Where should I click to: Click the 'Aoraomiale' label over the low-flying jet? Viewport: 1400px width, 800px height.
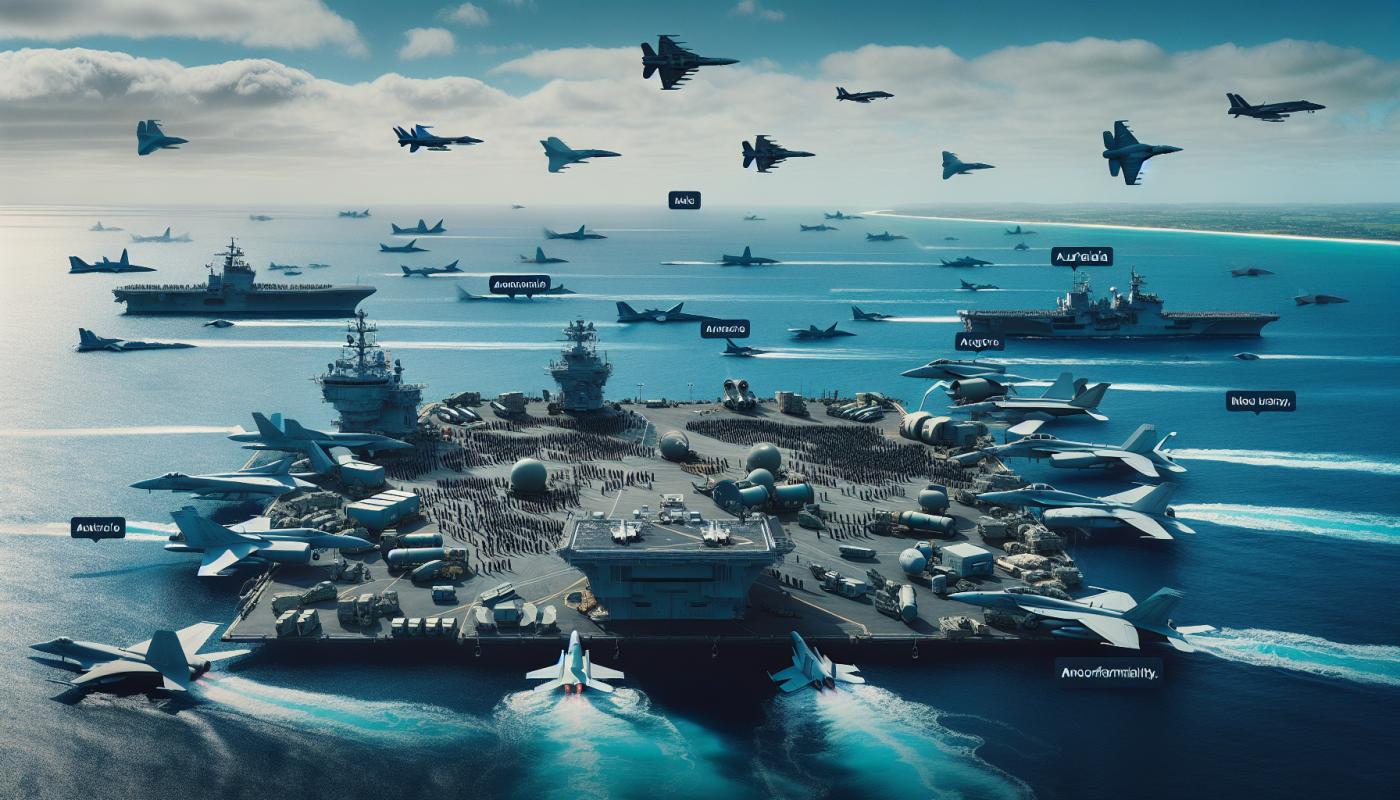[520, 284]
